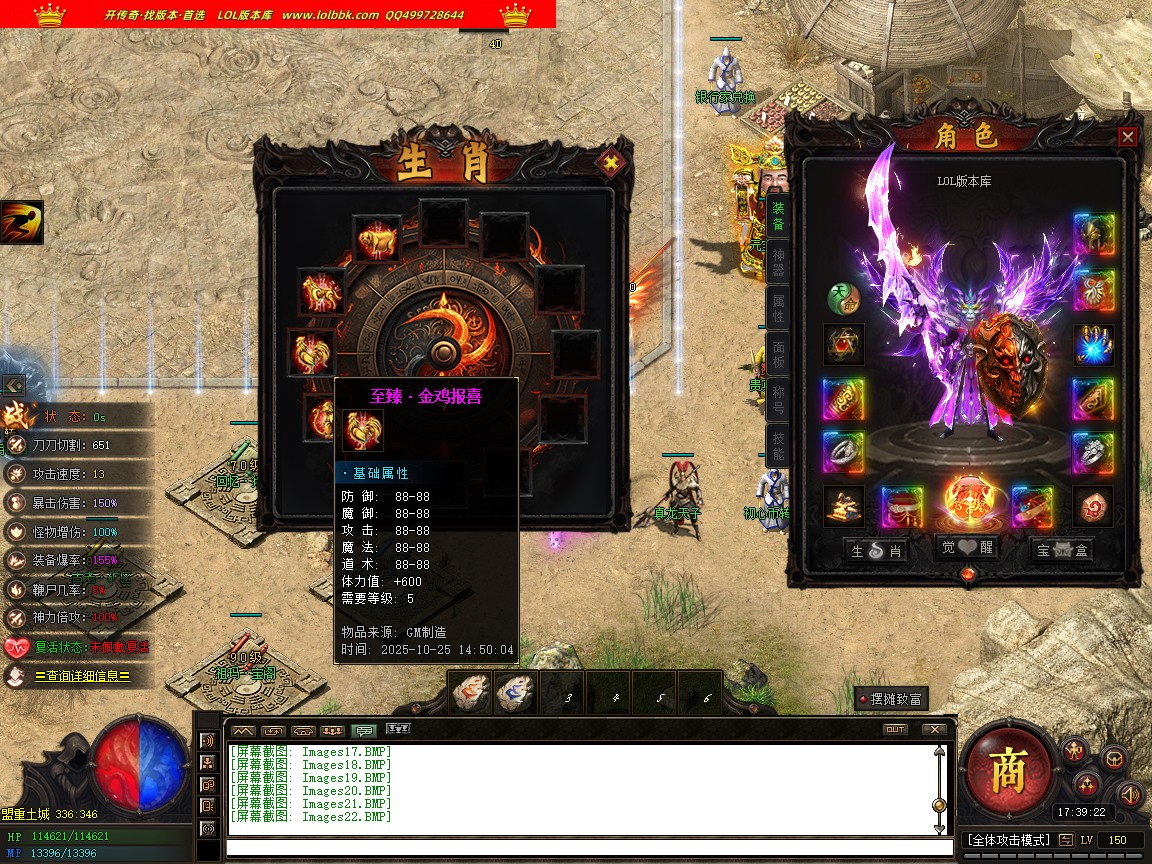
Task: Click the 查询详细信息 link
Action: 81,676
